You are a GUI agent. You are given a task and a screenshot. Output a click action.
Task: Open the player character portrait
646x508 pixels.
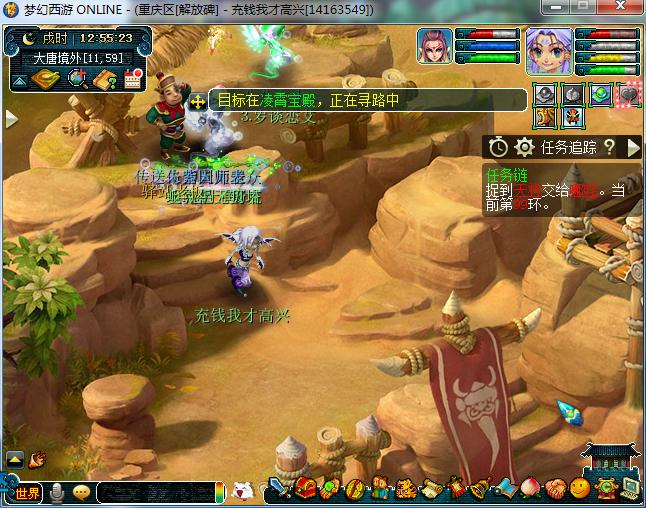click(x=548, y=51)
